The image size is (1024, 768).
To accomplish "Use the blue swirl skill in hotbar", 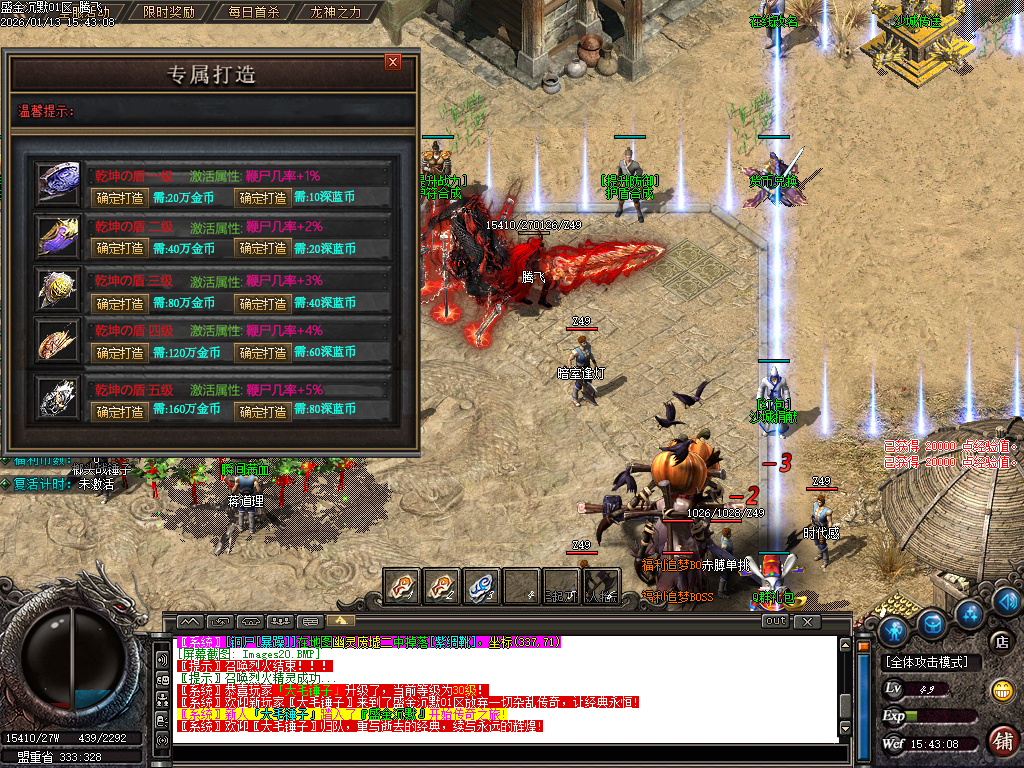I will (x=482, y=586).
